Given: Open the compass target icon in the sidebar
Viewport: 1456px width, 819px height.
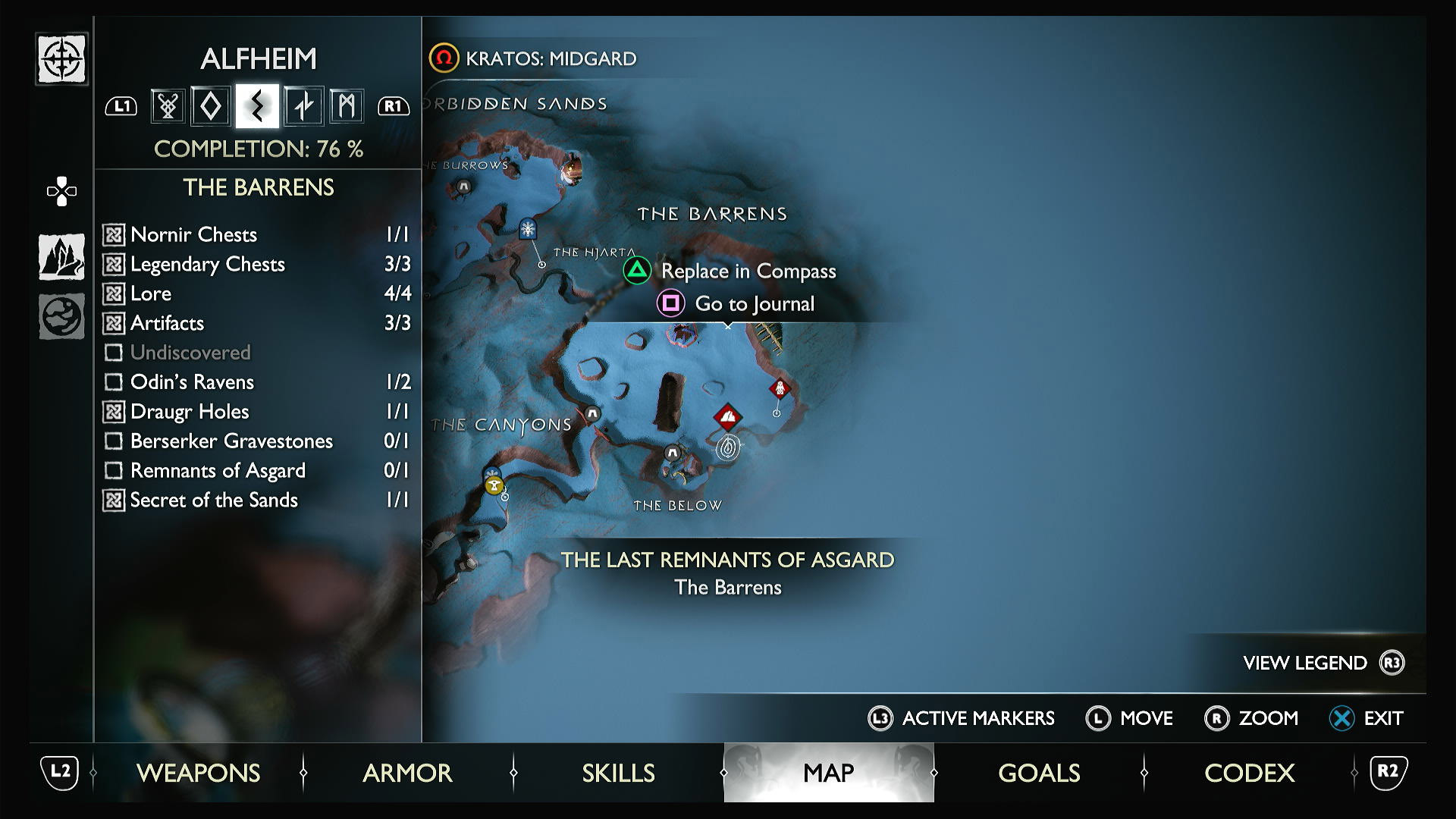Looking at the screenshot, I should [61, 59].
